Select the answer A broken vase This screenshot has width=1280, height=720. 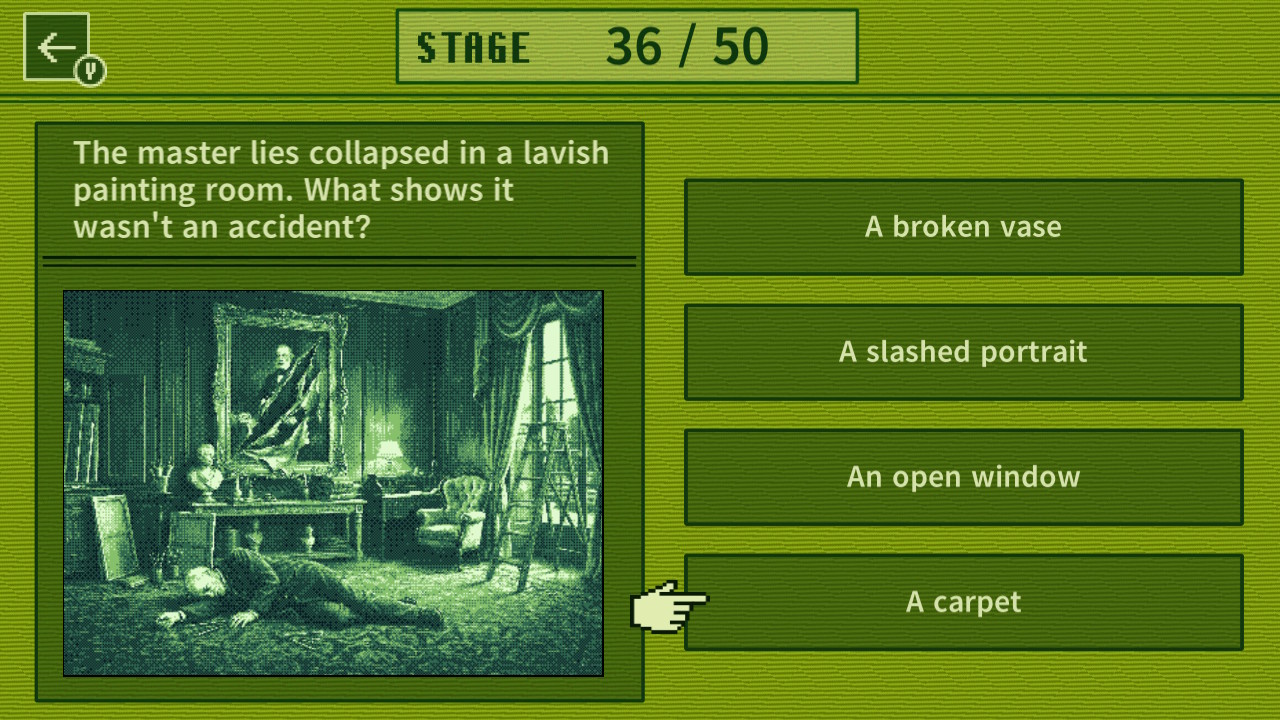point(963,227)
